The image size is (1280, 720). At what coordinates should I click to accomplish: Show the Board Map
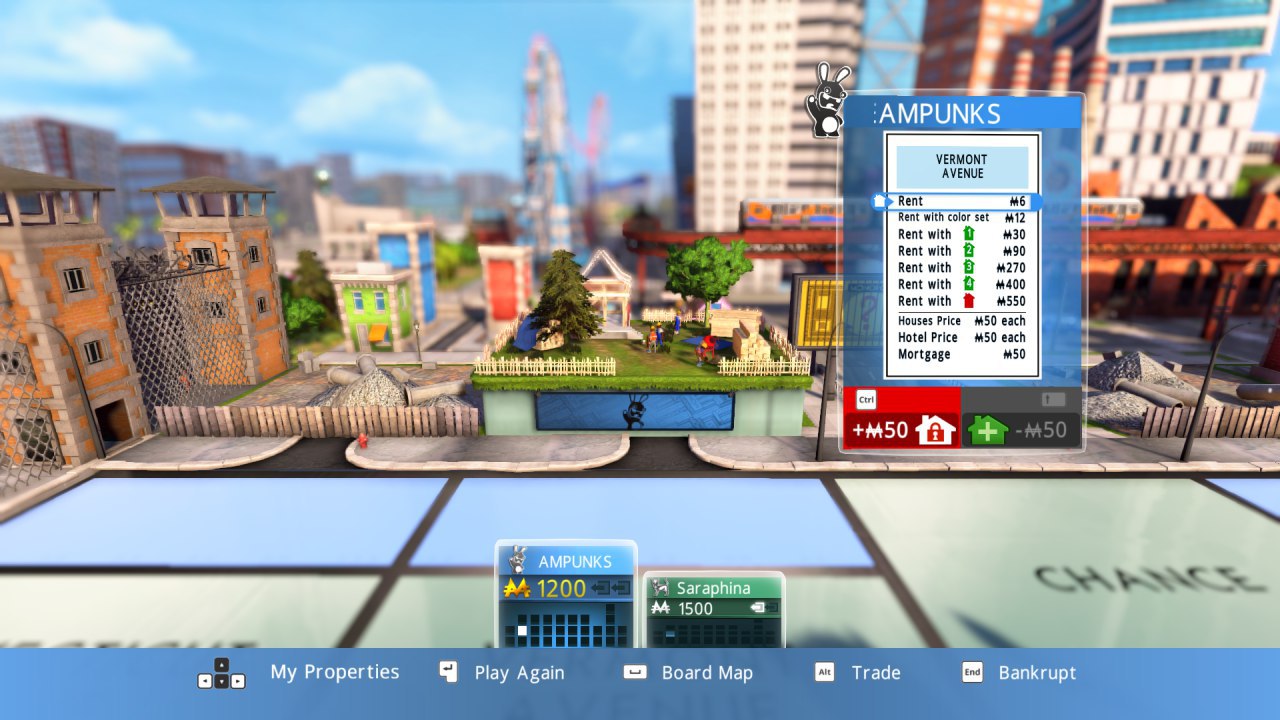coord(706,673)
